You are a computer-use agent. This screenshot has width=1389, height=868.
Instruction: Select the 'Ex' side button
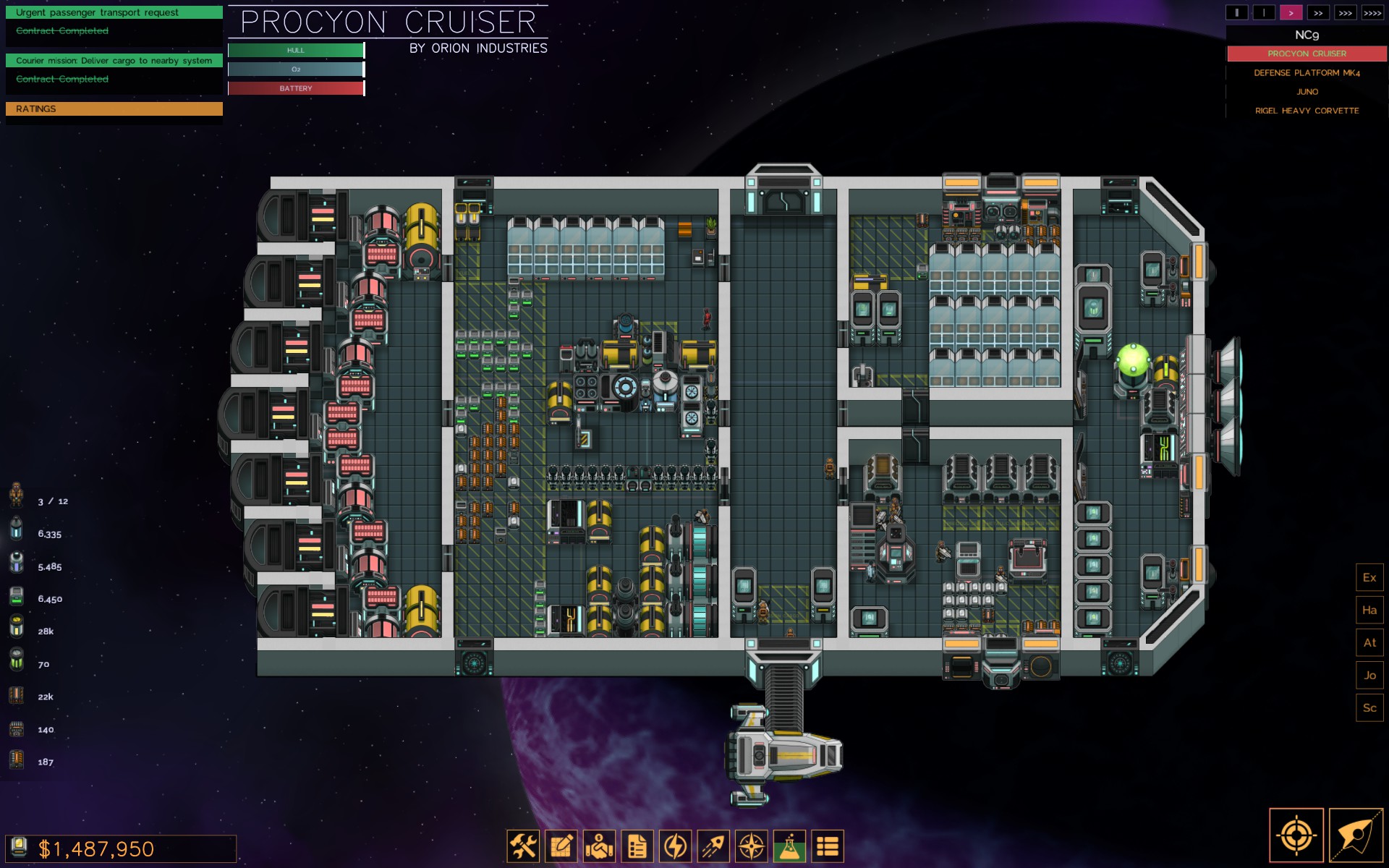1369,578
